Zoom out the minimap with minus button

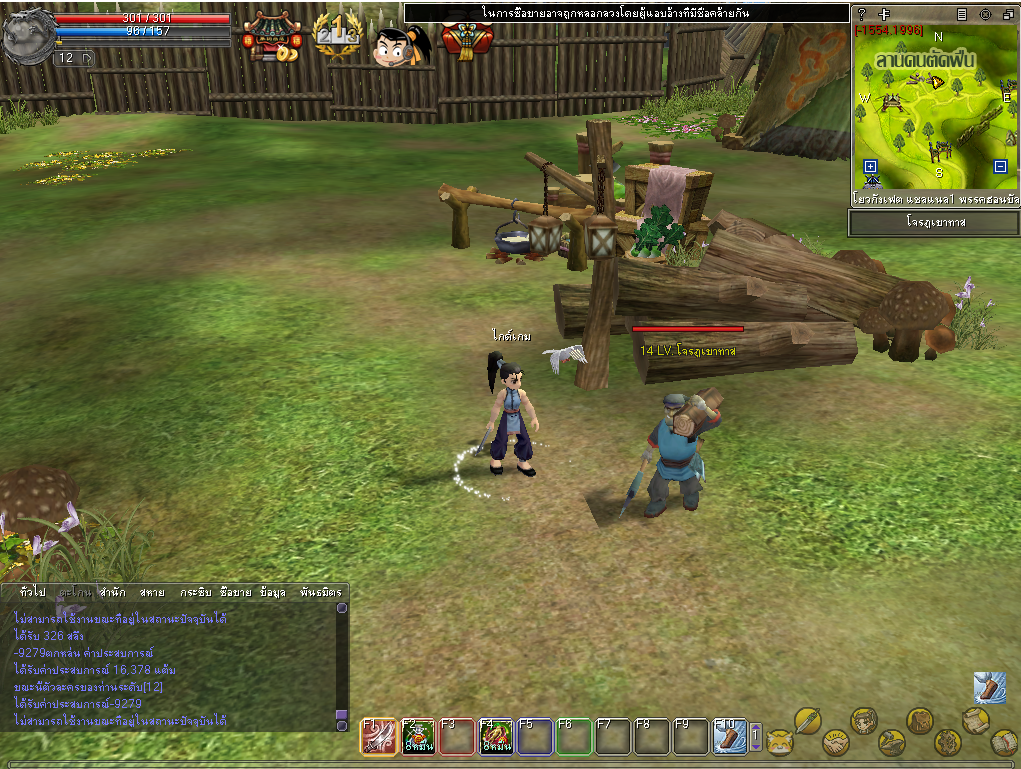pos(1000,167)
